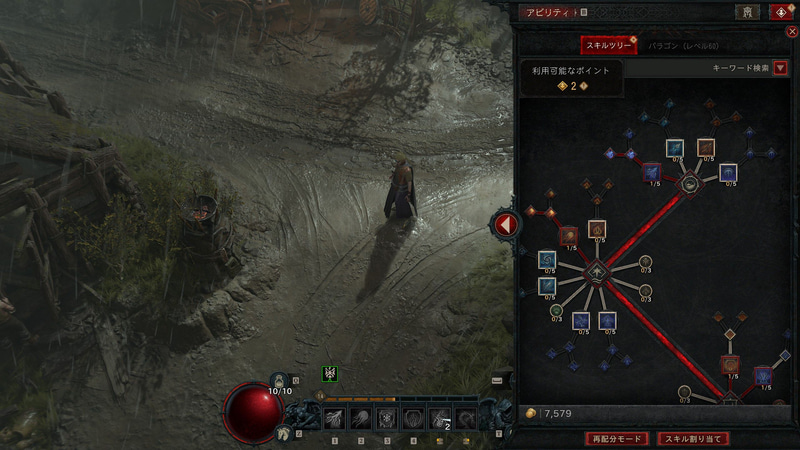Select the swirl skill node with 0/5
Image resolution: width=800 pixels, height=450 pixels.
click(547, 261)
